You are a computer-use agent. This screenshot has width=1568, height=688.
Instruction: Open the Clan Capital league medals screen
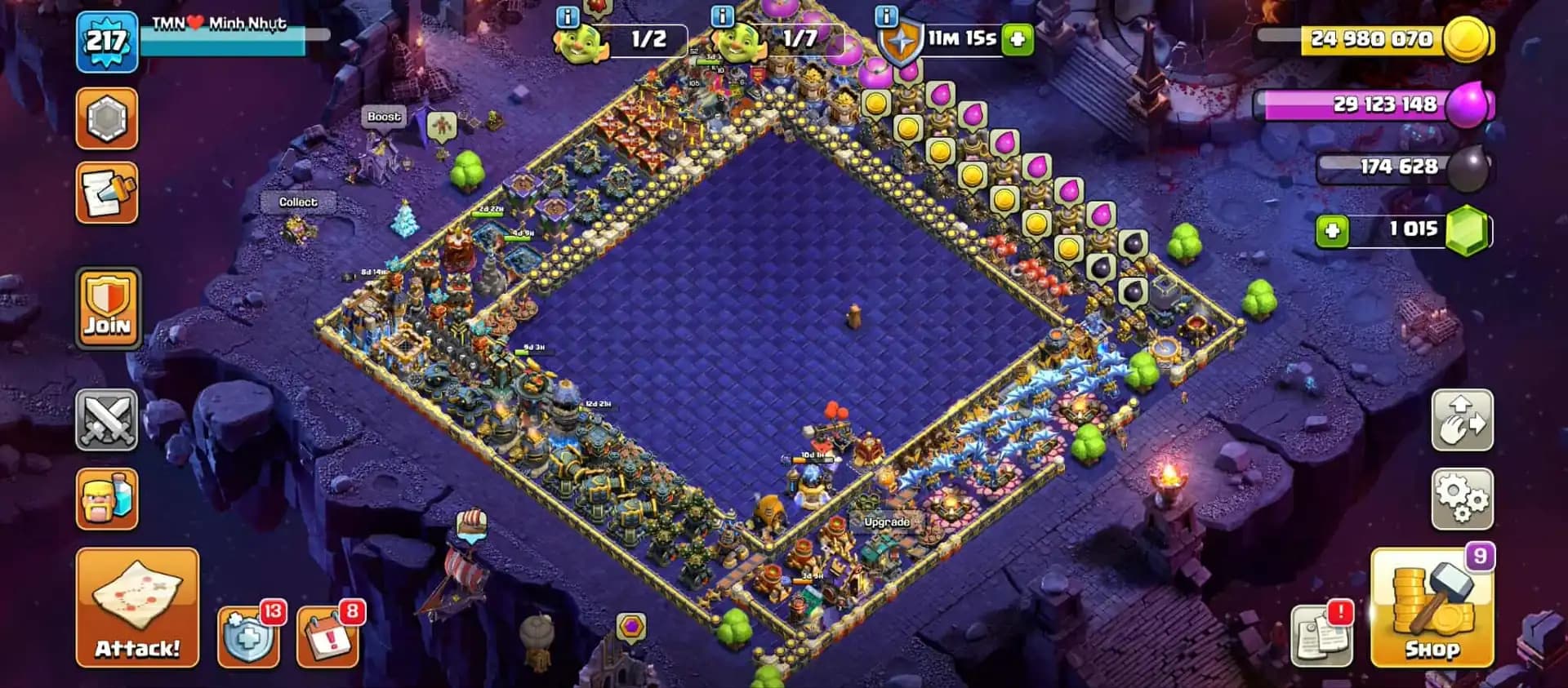[109, 120]
